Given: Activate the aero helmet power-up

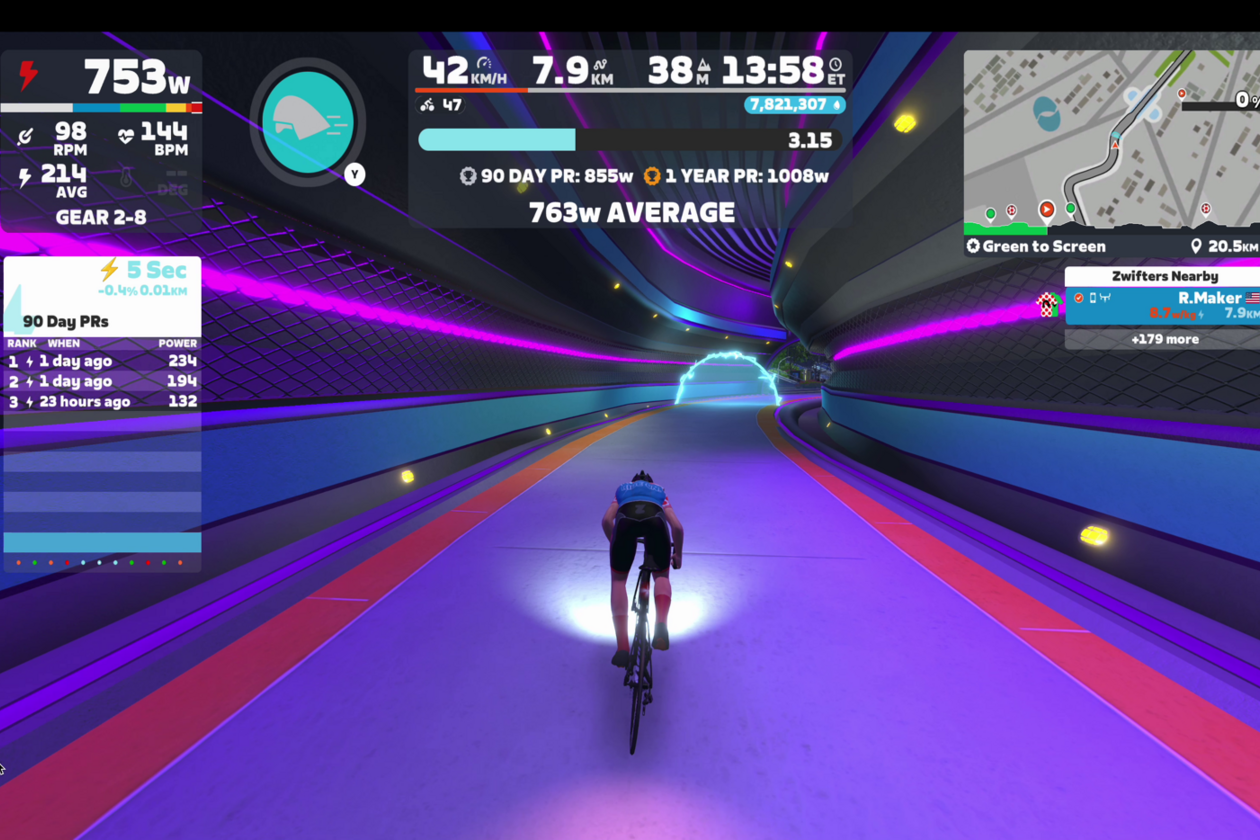Looking at the screenshot, I should 308,120.
